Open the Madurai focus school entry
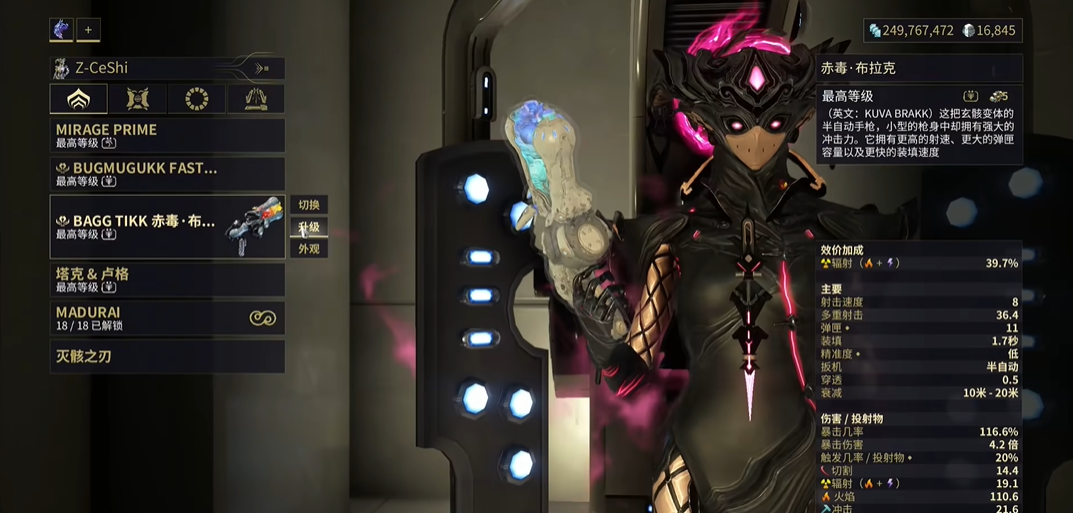 167,318
